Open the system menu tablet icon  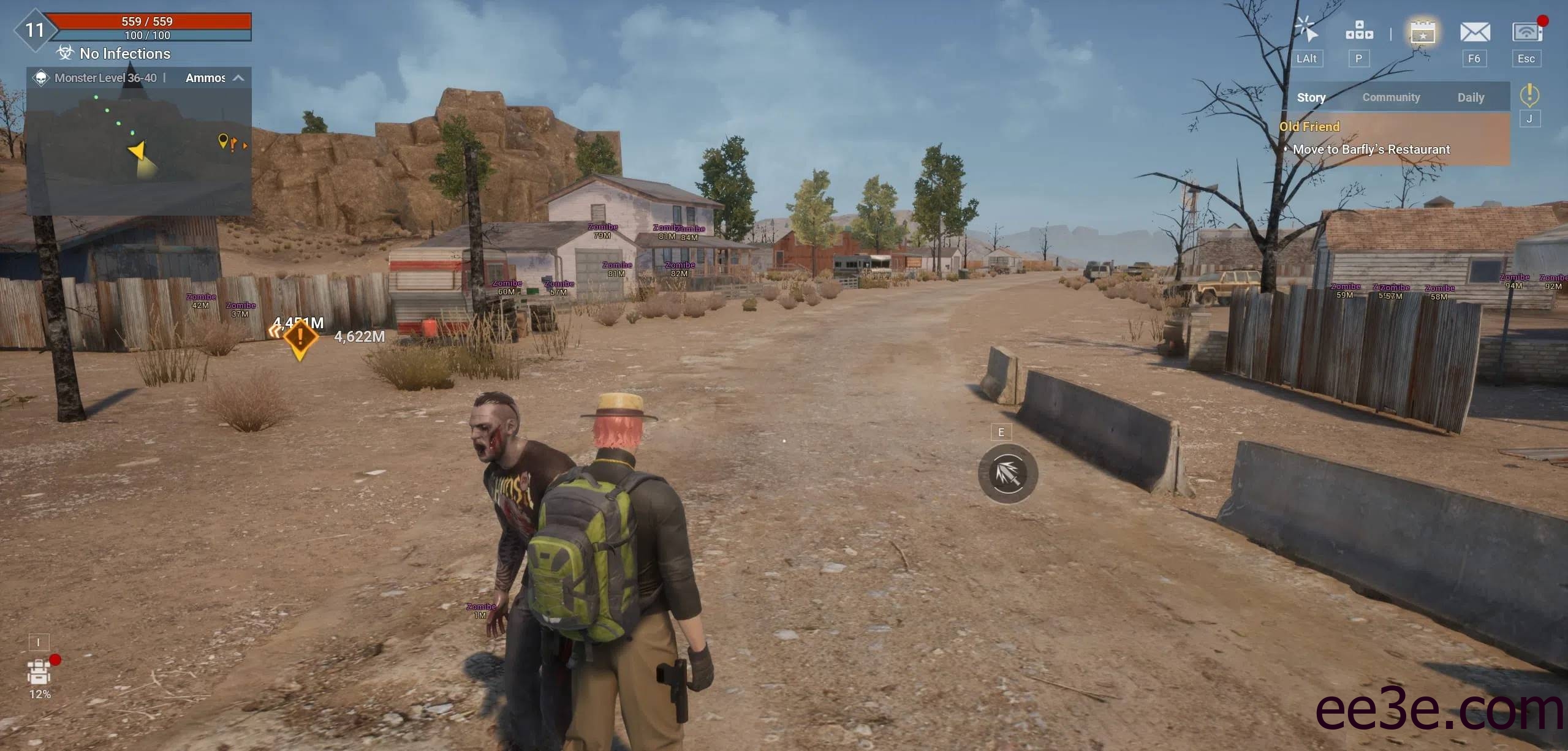(x=1526, y=32)
